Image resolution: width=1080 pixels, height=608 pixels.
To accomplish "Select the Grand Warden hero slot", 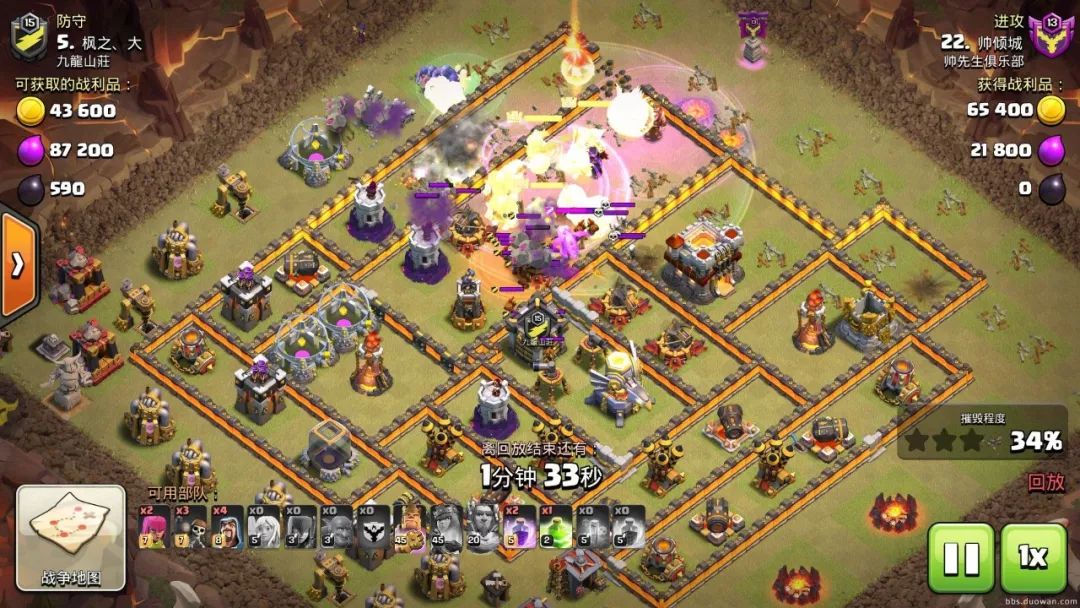I will tap(482, 527).
